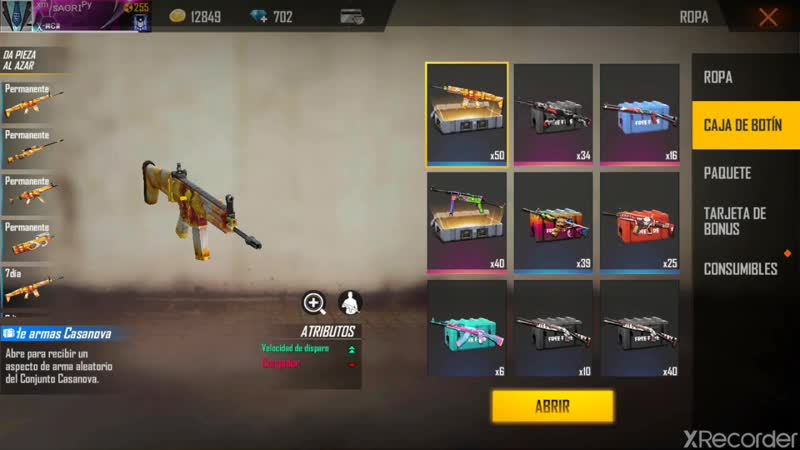800x450 pixels.
Task: Select the teal crate with x6
Action: pyautogui.click(x=467, y=329)
